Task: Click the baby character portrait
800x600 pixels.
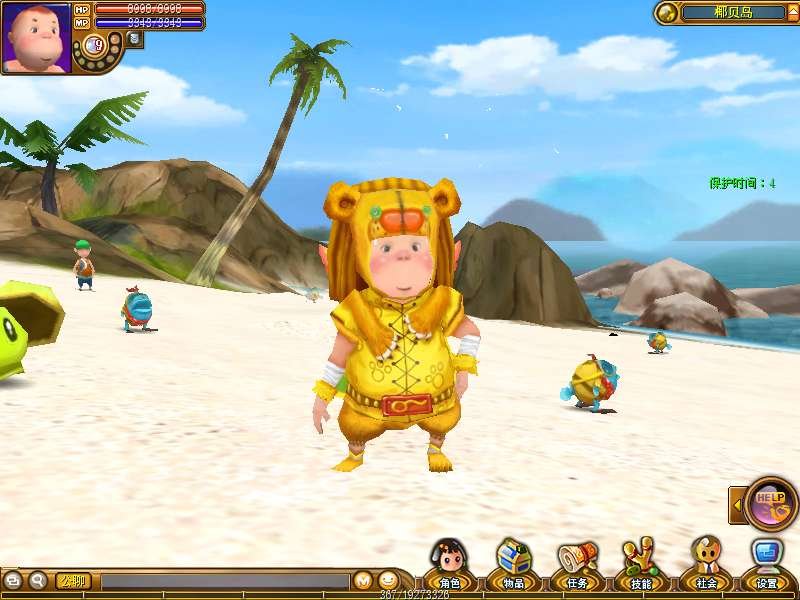Action: (36, 37)
